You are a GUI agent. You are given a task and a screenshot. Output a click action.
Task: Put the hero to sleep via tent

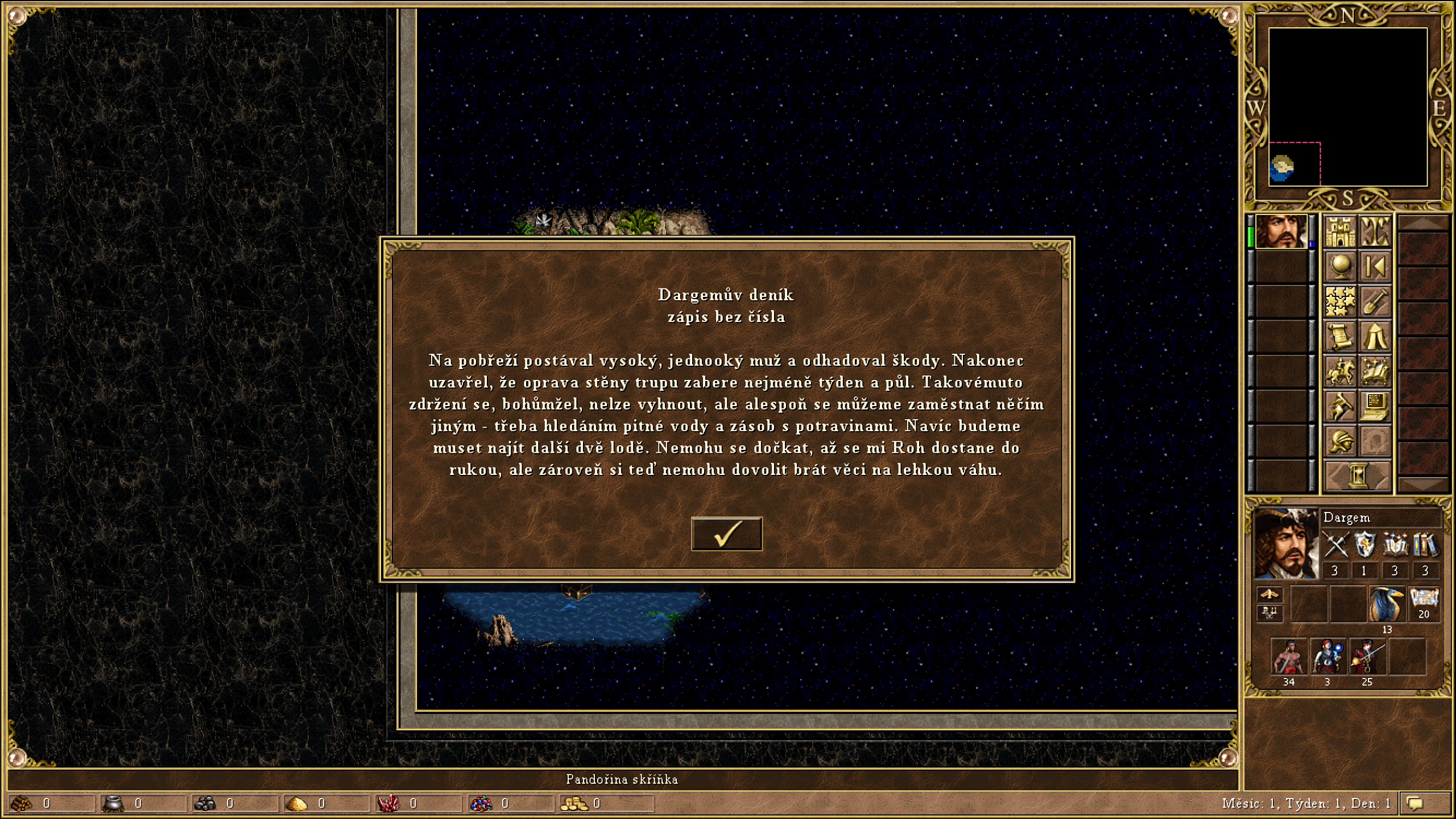coord(1375,336)
